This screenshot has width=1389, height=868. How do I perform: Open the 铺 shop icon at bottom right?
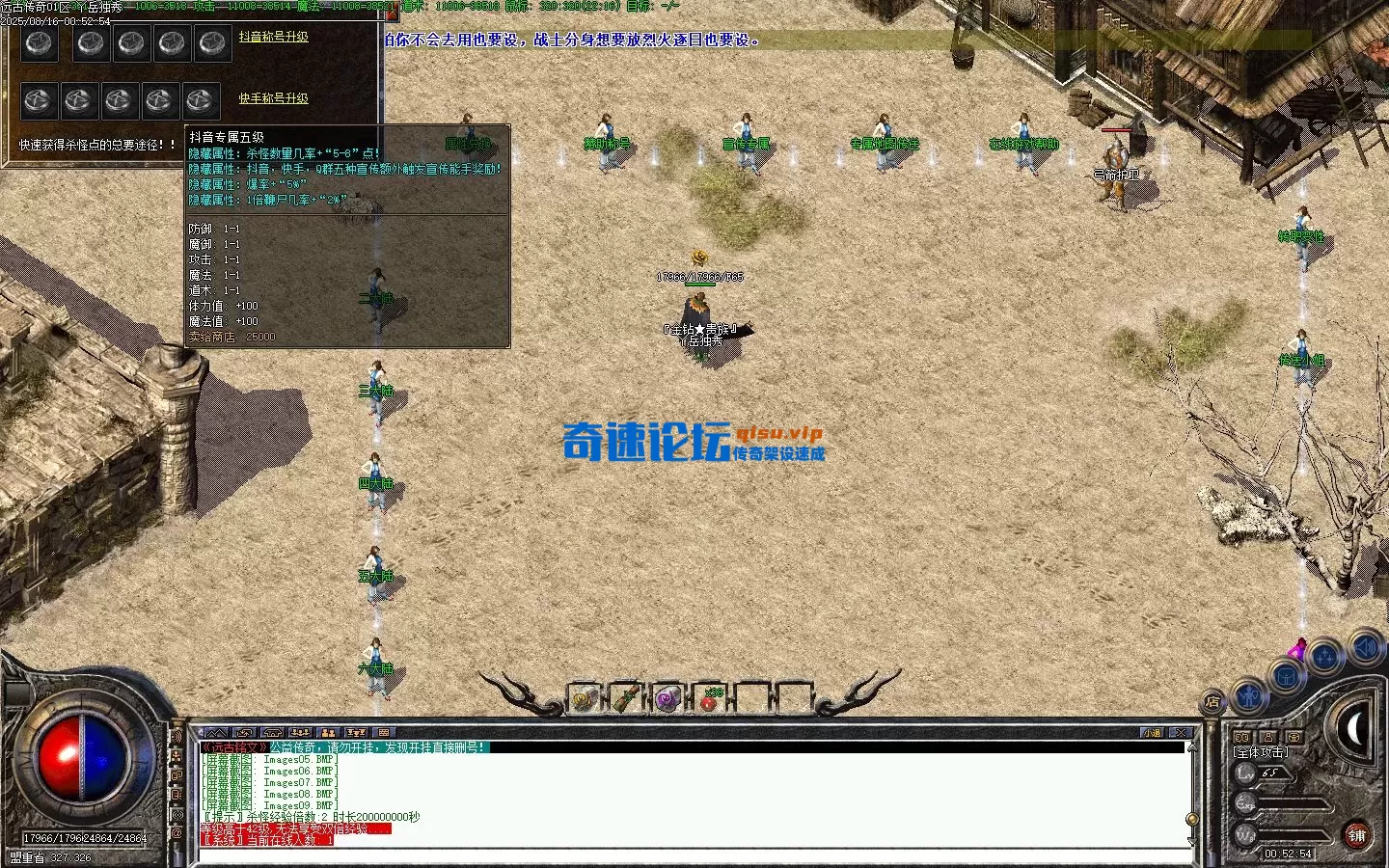[x=1358, y=834]
